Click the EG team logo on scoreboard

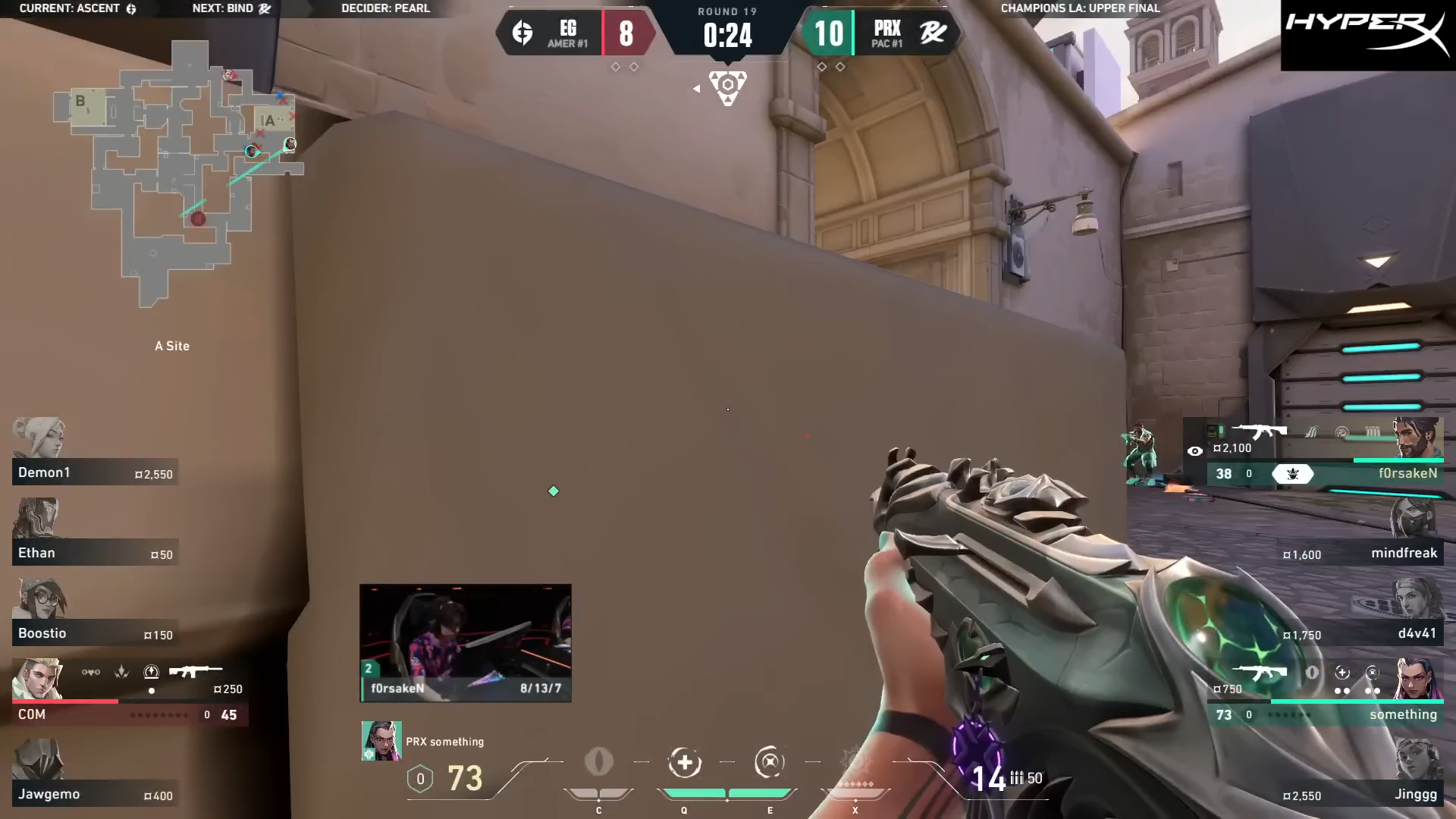point(522,33)
